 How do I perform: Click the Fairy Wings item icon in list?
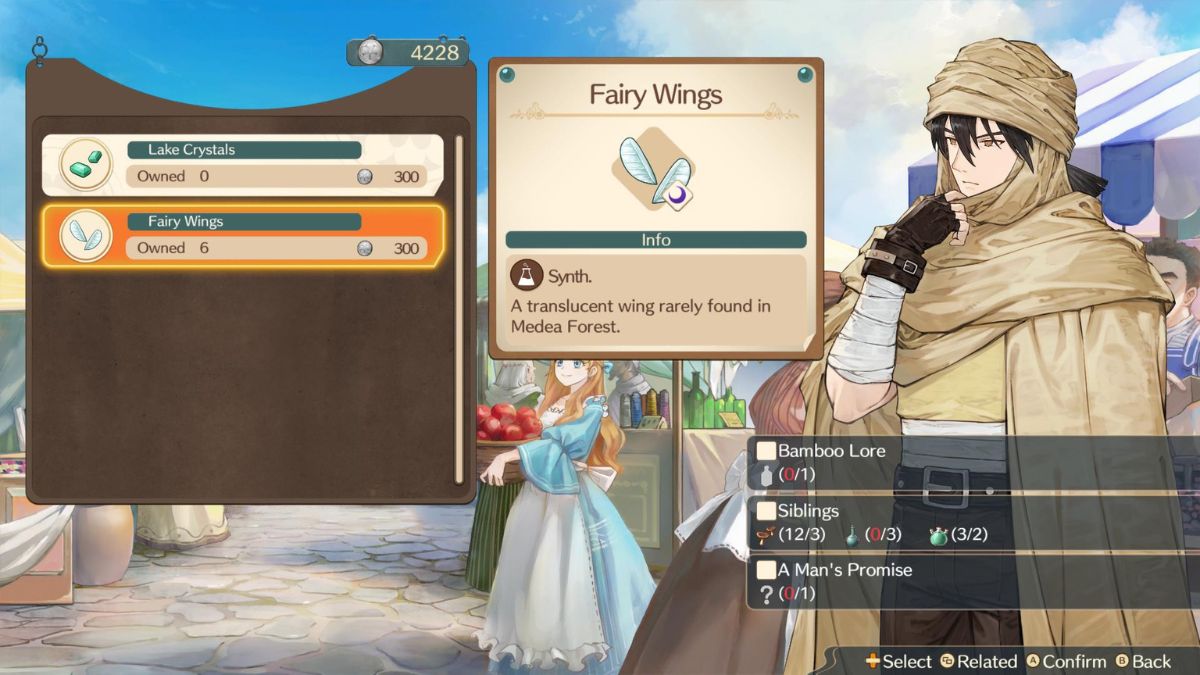pos(86,236)
